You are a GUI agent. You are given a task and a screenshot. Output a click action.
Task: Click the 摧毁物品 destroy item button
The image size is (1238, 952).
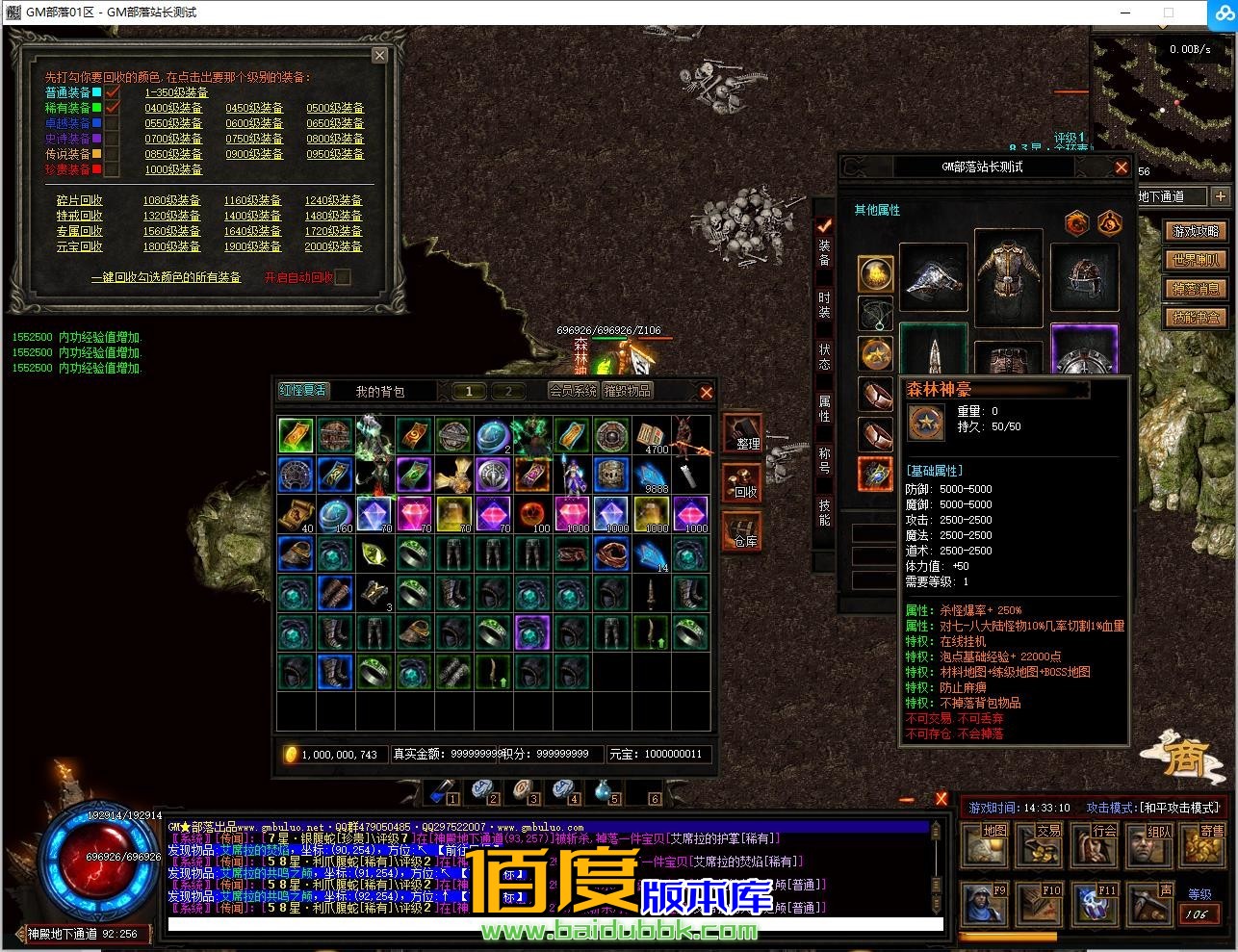point(628,391)
